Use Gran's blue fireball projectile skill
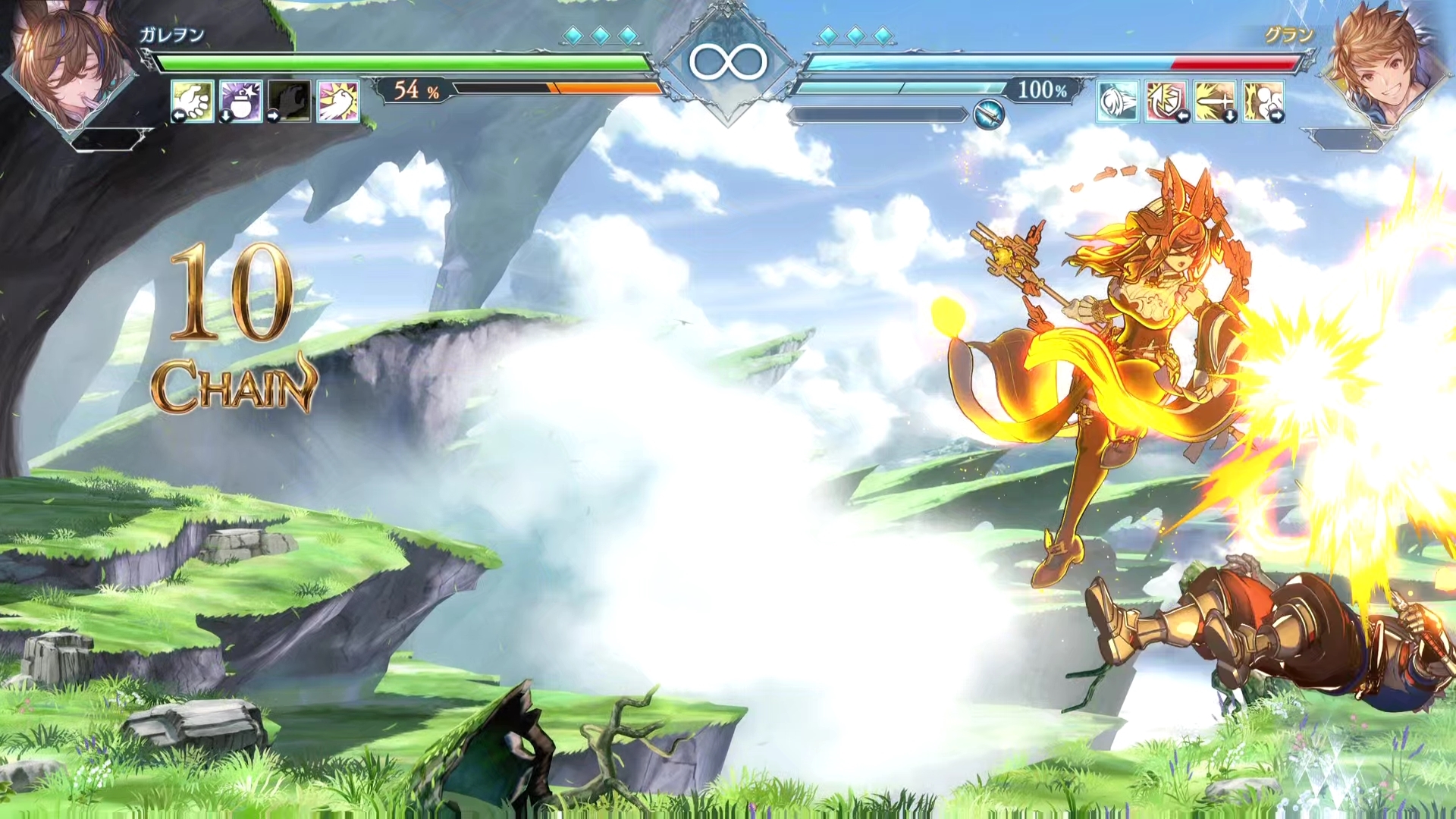Screen dimensions: 1456x819 pos(1118,101)
